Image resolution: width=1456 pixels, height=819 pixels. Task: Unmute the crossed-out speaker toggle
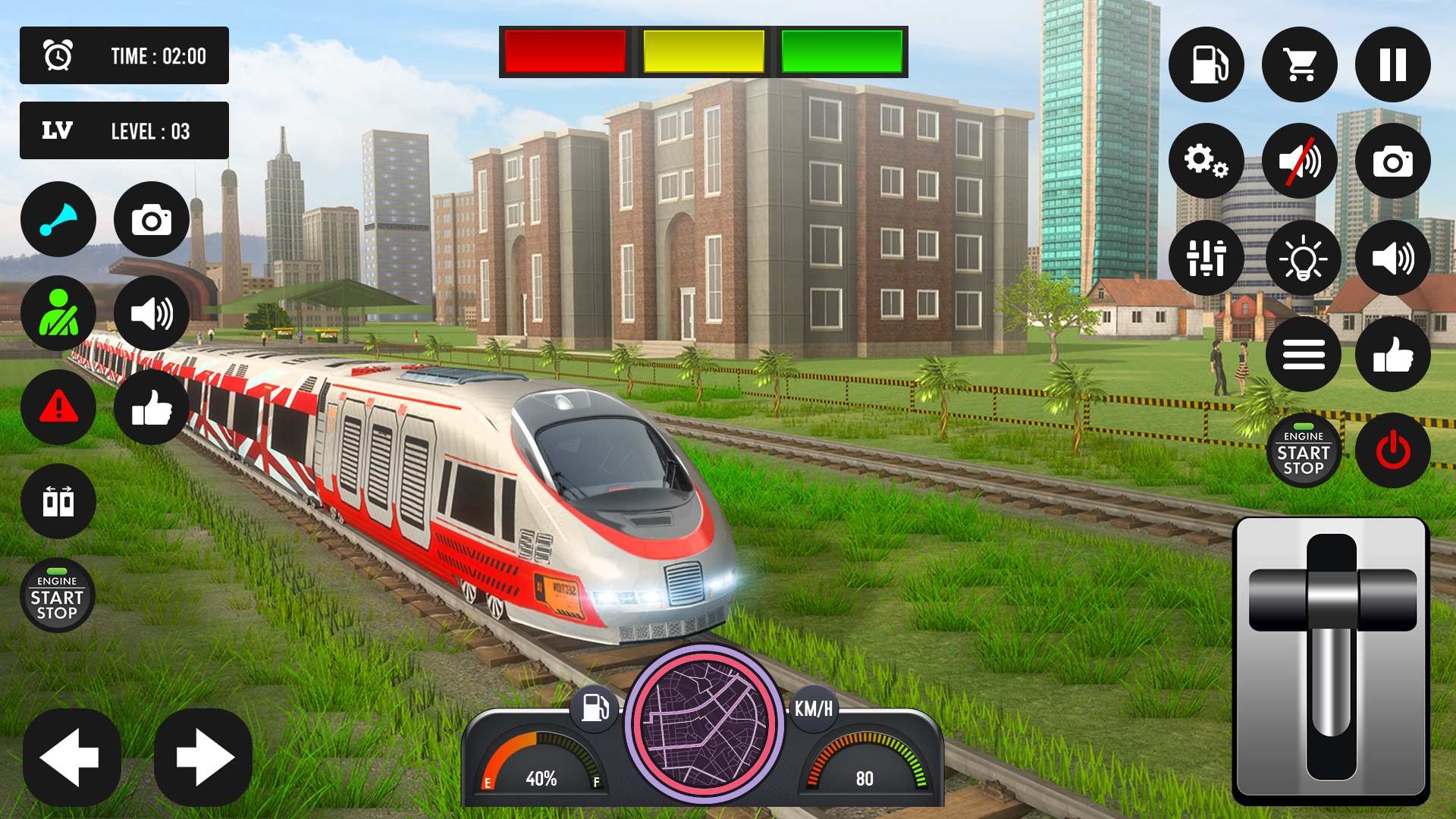click(1299, 161)
